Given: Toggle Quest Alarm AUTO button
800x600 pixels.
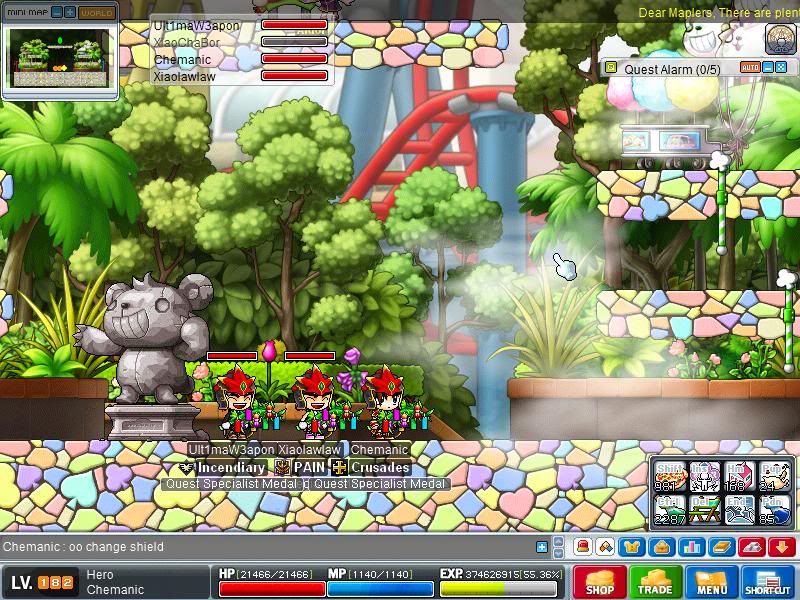Looking at the screenshot, I should coord(750,68).
